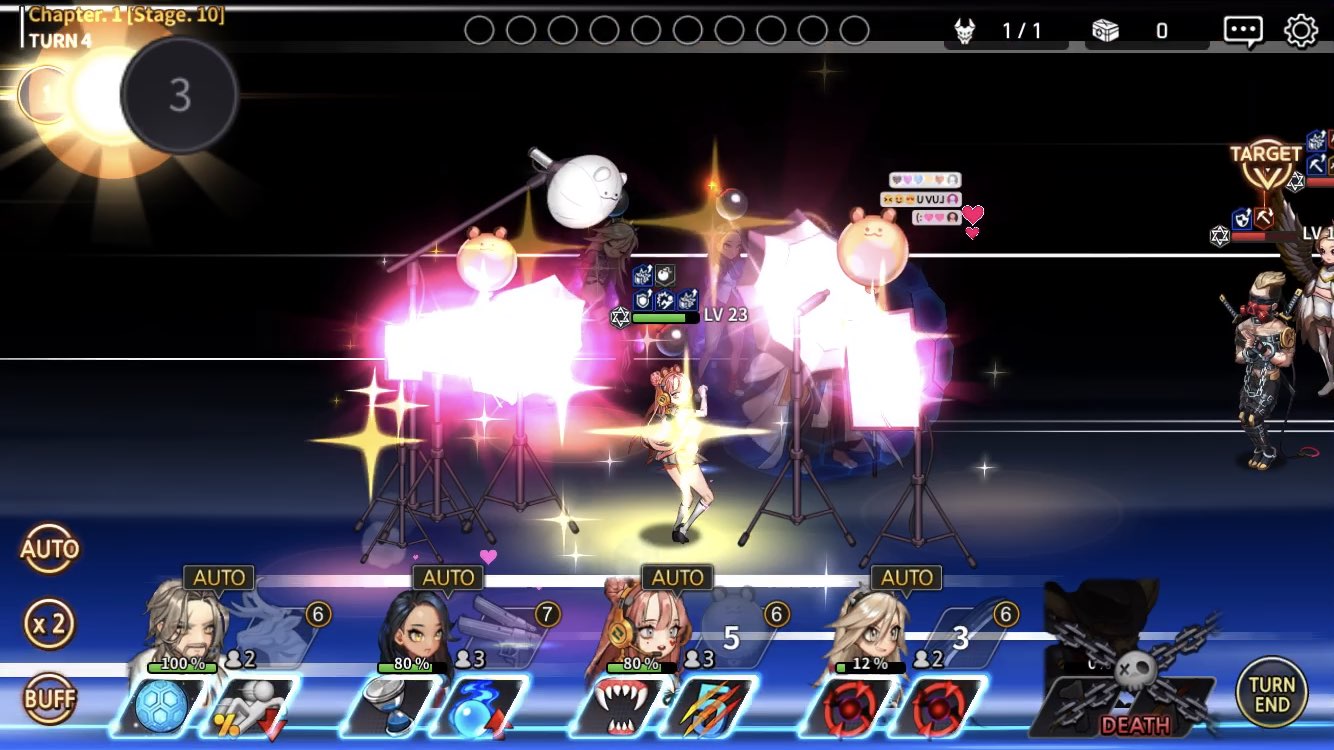Toggle the AUTO battle button
This screenshot has width=1334, height=750.
pos(50,549)
